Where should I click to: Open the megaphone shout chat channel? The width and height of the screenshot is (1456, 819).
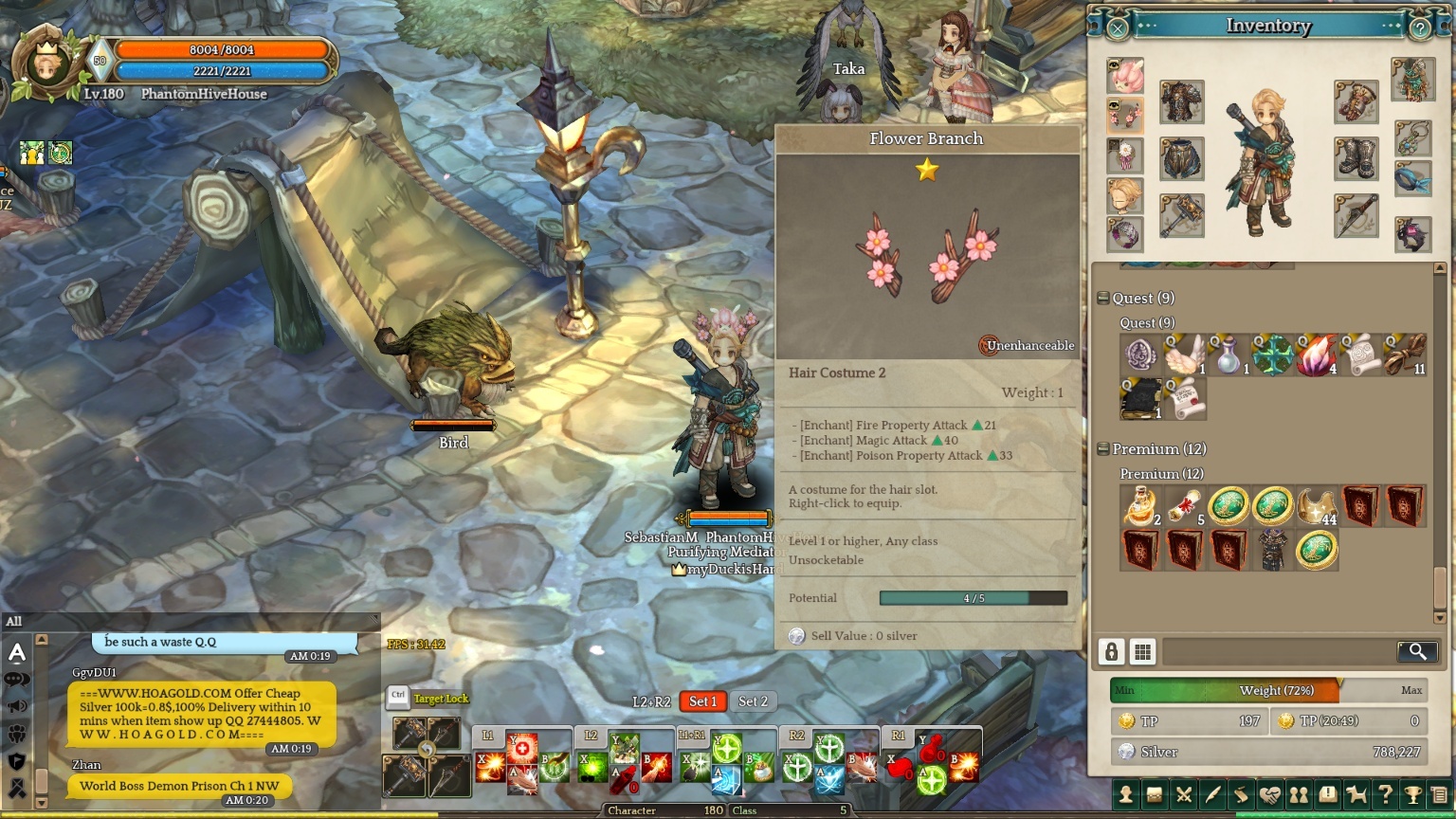[x=17, y=706]
